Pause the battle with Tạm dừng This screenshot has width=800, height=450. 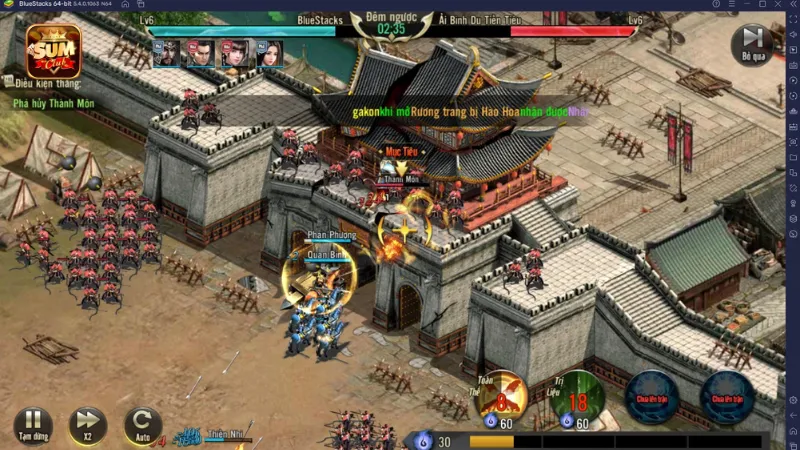(33, 423)
